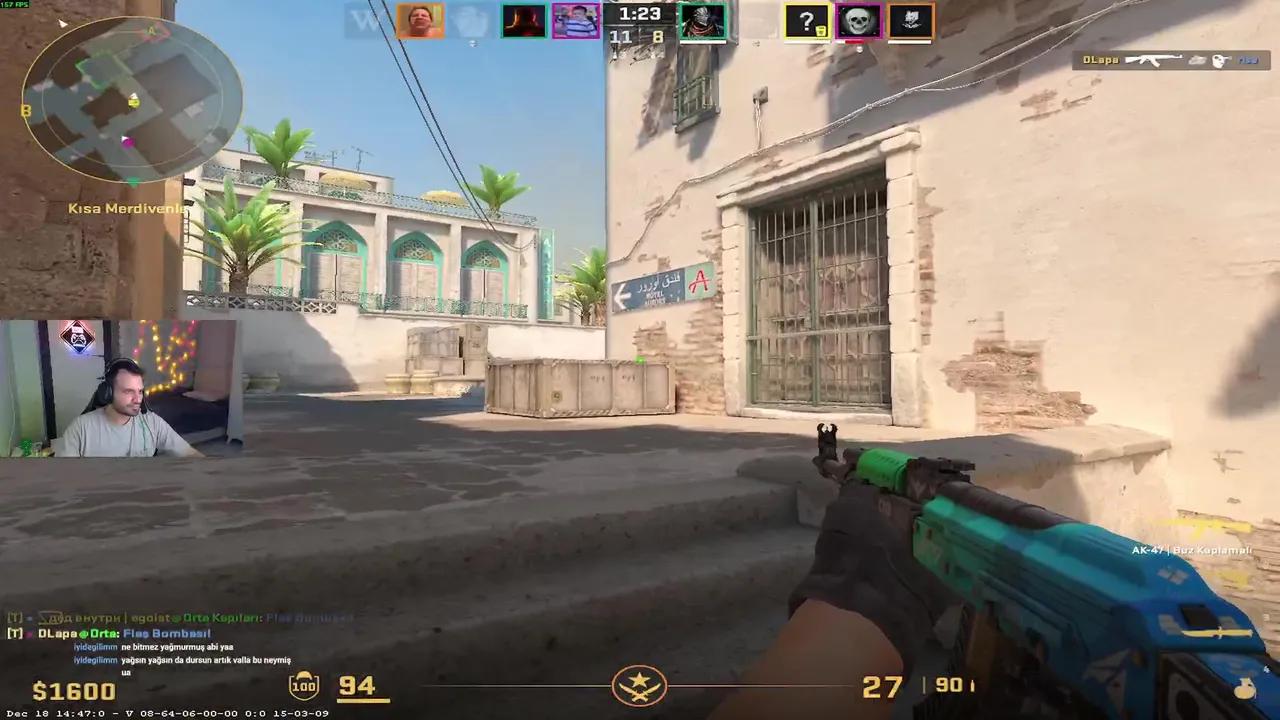Click the helmet icon in the kill feed
1280x720 pixels.
(1219, 60)
